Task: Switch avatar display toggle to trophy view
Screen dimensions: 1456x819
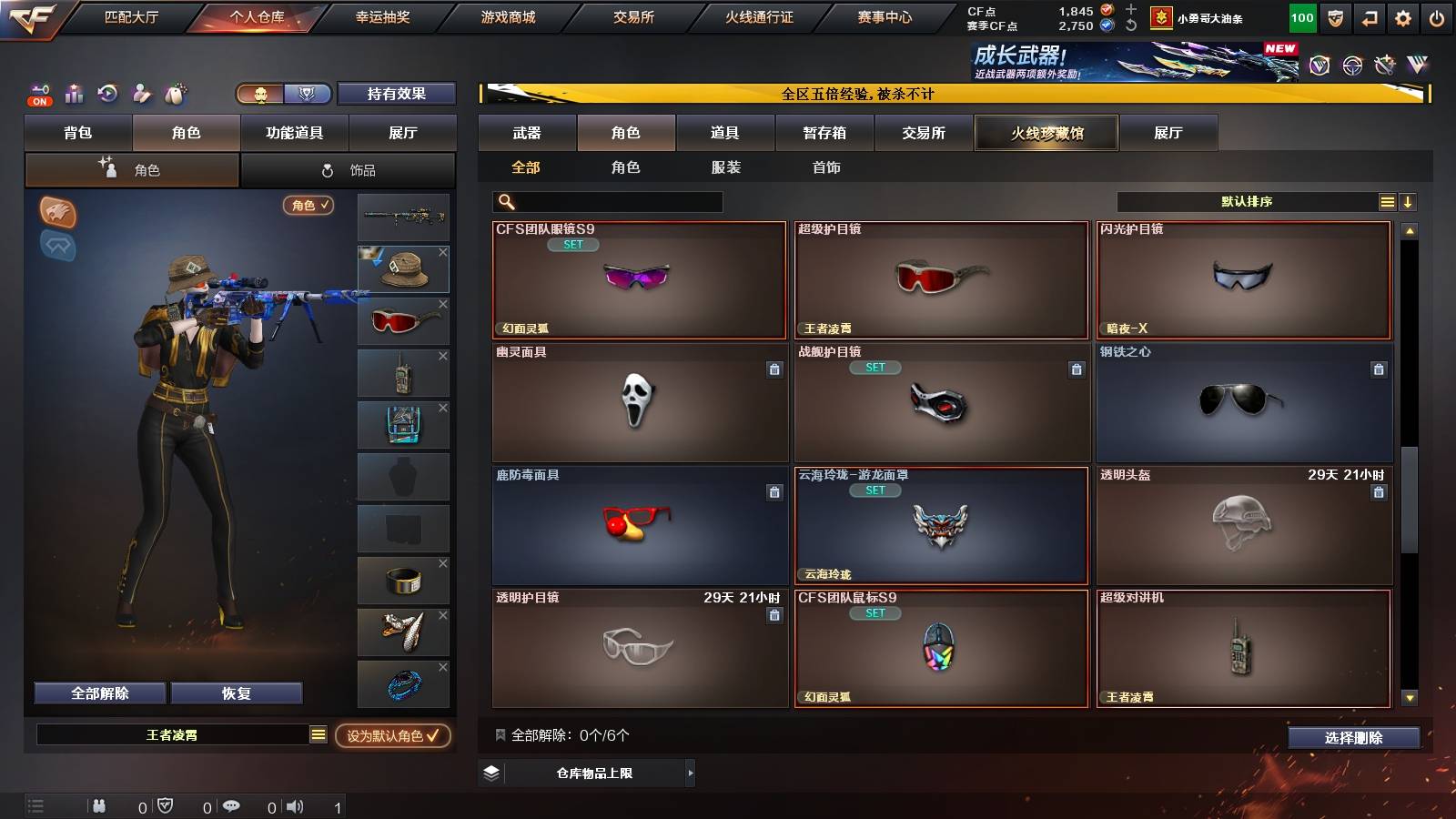Action: [x=308, y=94]
